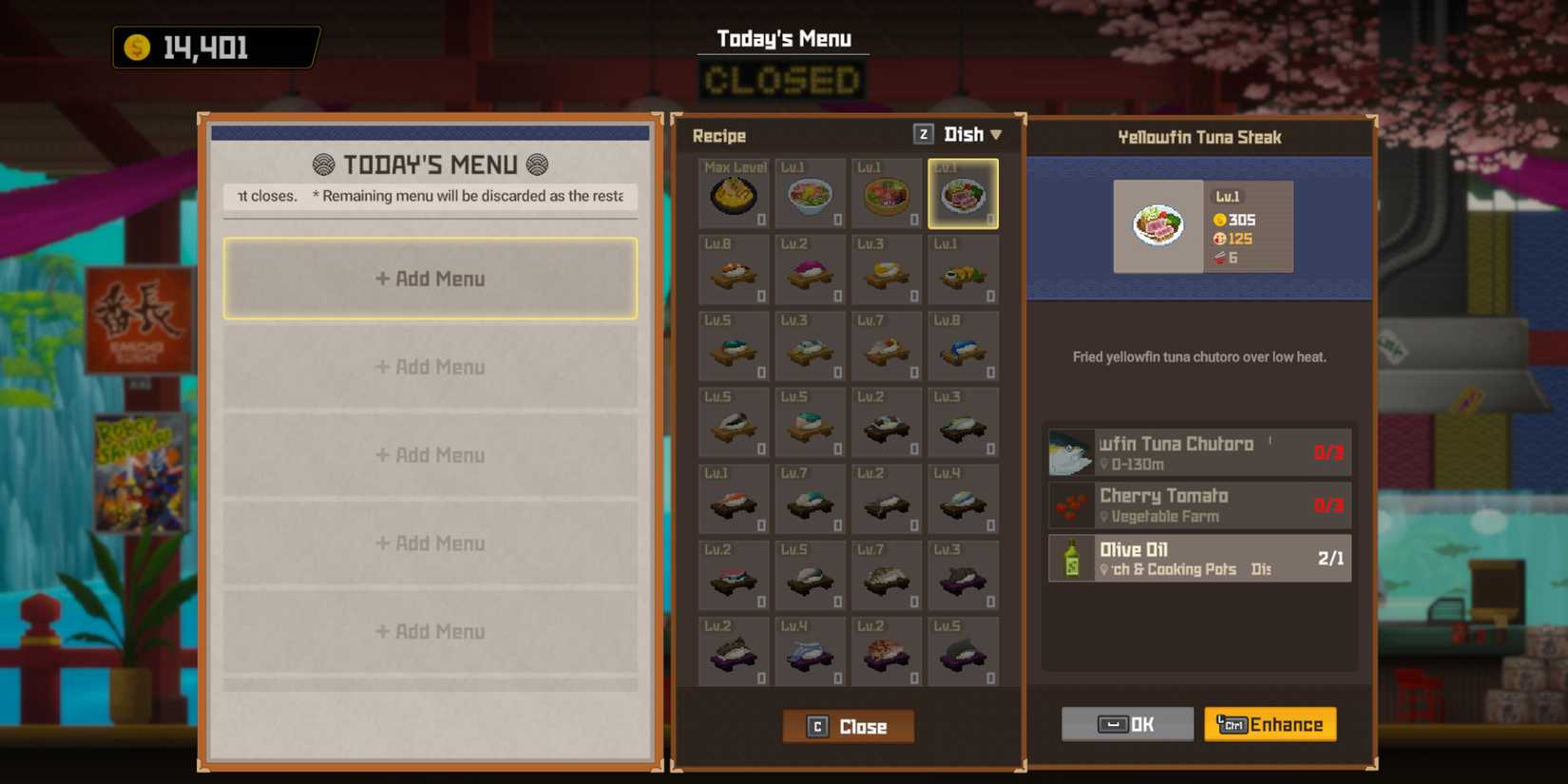Click the Enhance button
Viewport: 1568px width, 784px height.
[x=1271, y=724]
